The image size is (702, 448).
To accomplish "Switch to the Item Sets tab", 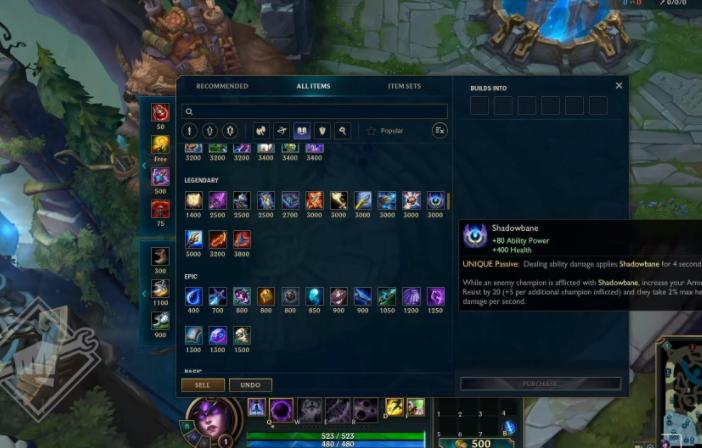I will [x=404, y=86].
